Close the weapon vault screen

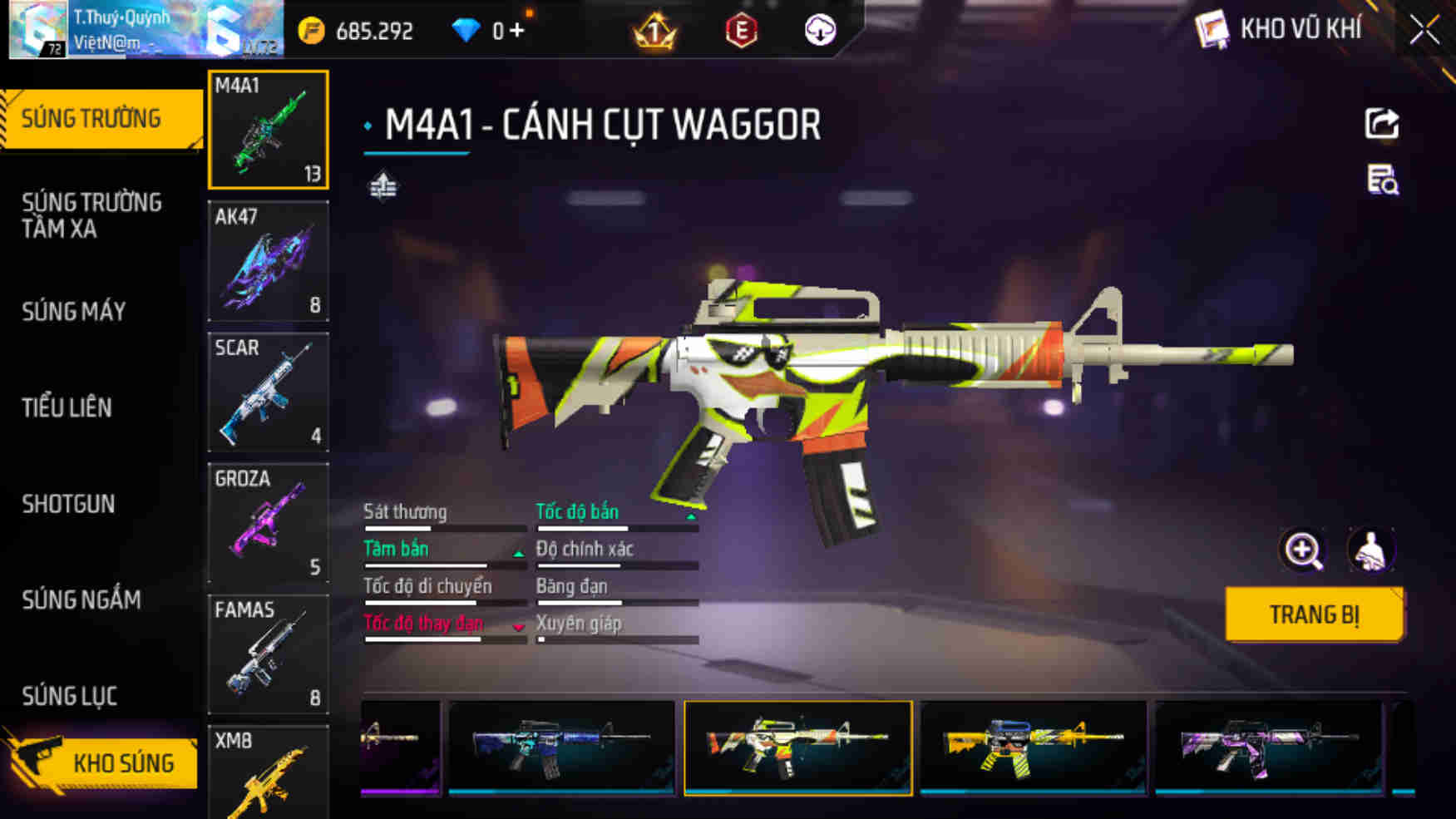(1424, 31)
